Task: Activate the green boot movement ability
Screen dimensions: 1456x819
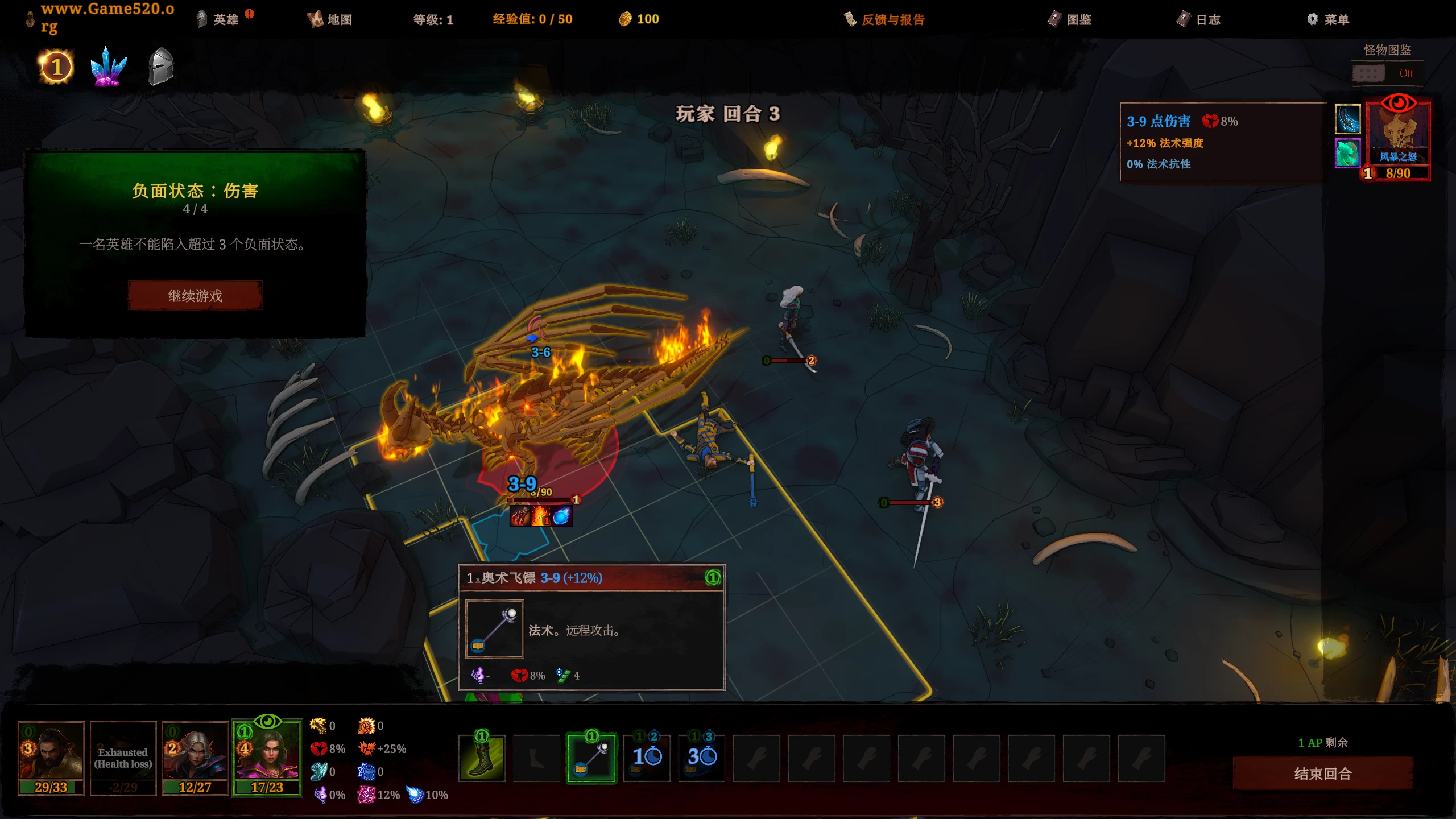Action: tap(482, 758)
